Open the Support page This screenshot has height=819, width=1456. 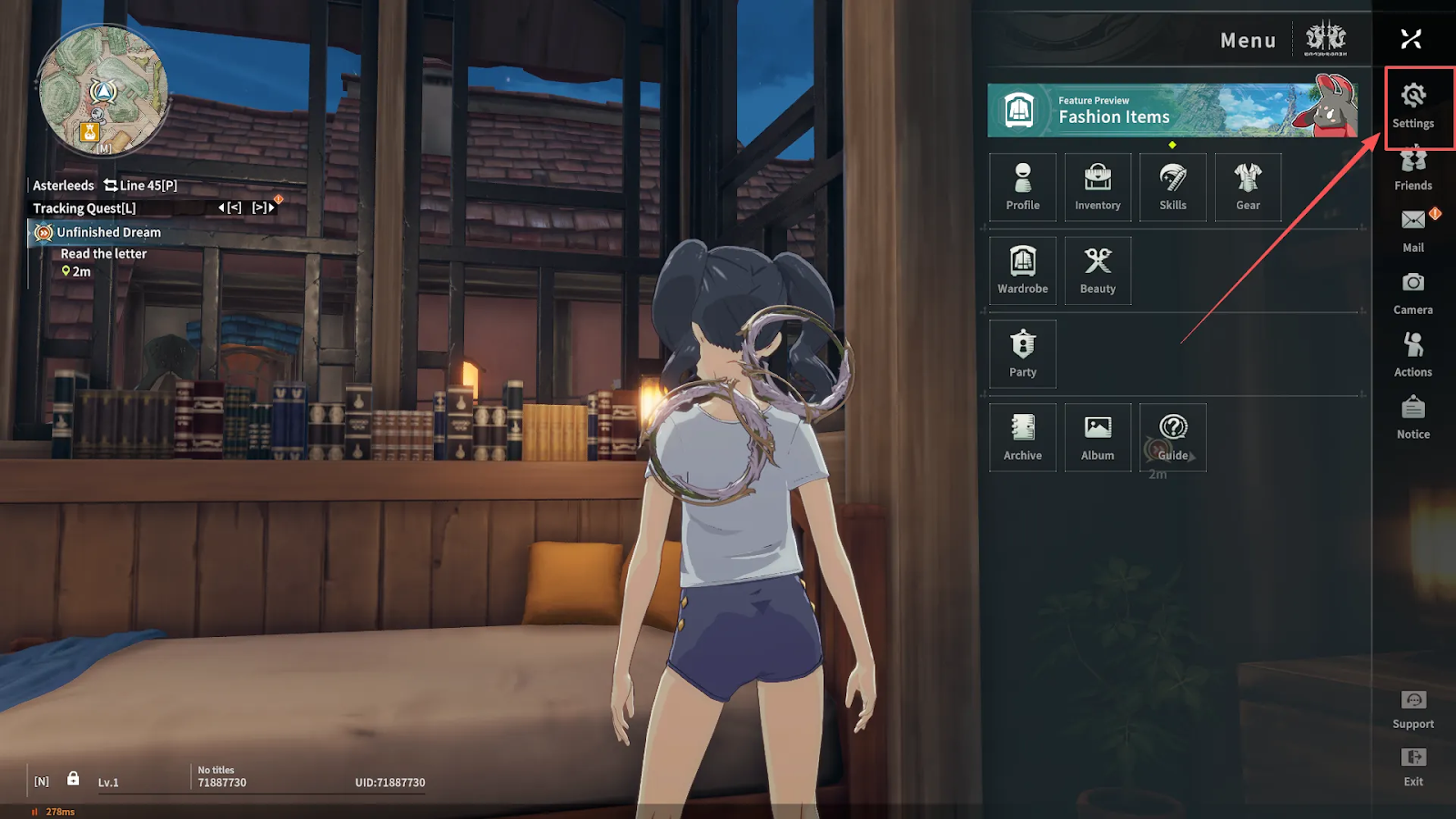(x=1412, y=709)
